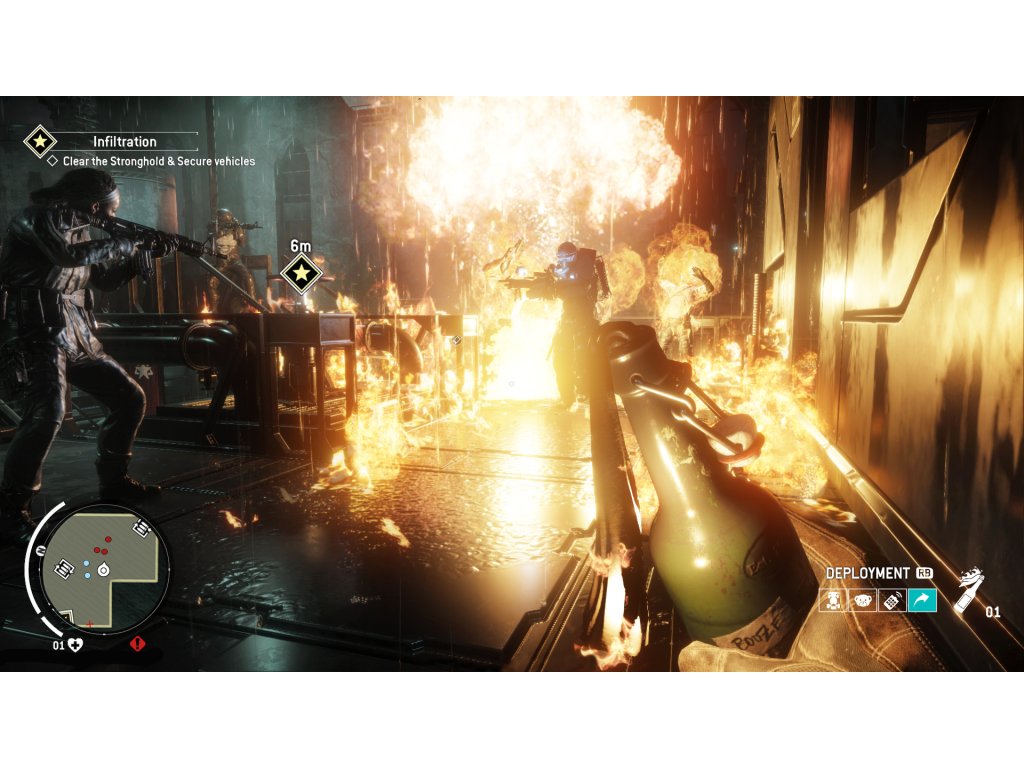Choose the RC car deployment slot
Image resolution: width=1024 pixels, height=768 pixels.
tap(832, 600)
